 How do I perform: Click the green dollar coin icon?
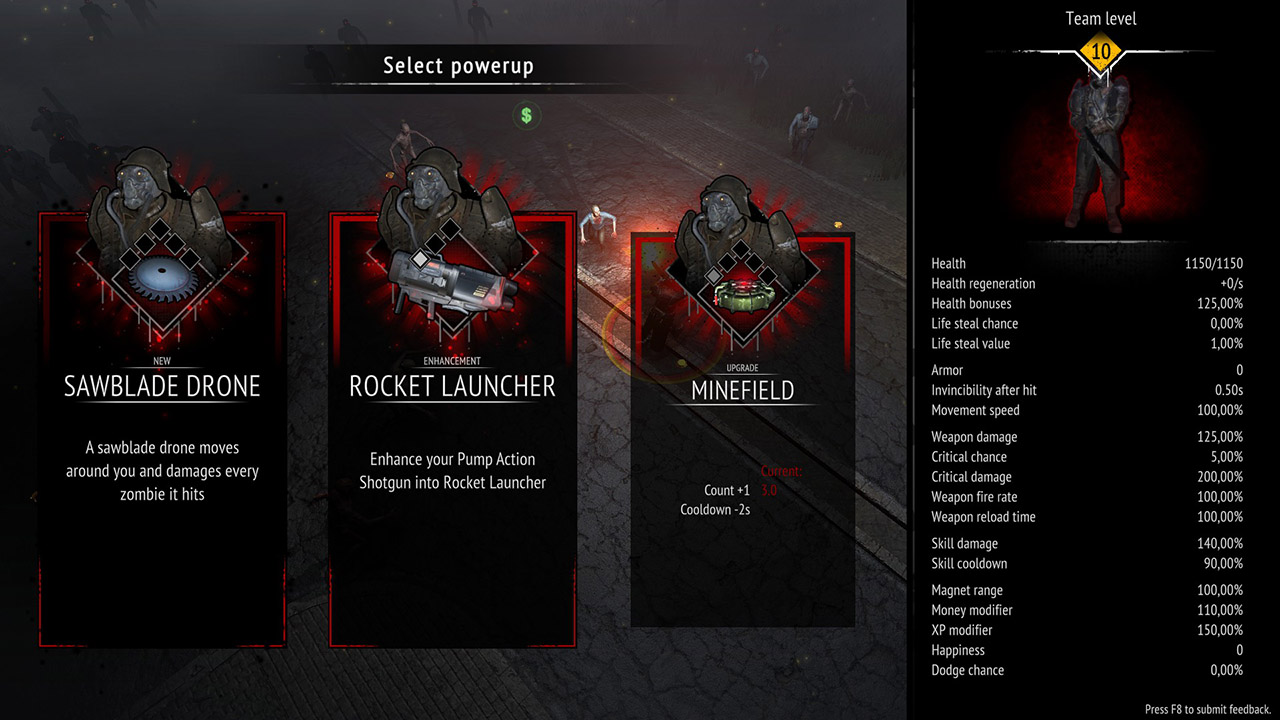coord(526,116)
